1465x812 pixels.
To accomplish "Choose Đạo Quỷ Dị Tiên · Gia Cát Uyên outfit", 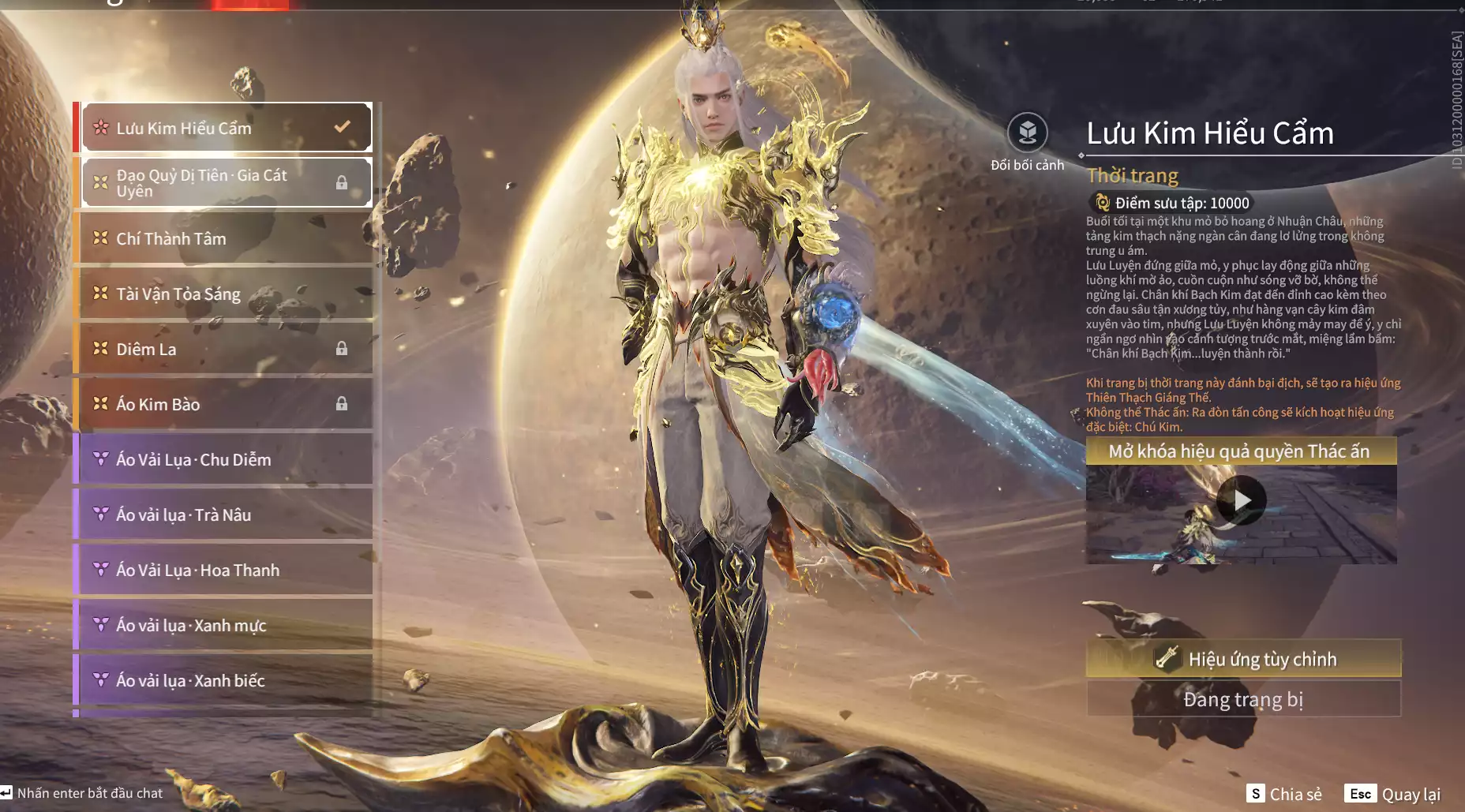I will pos(227,183).
